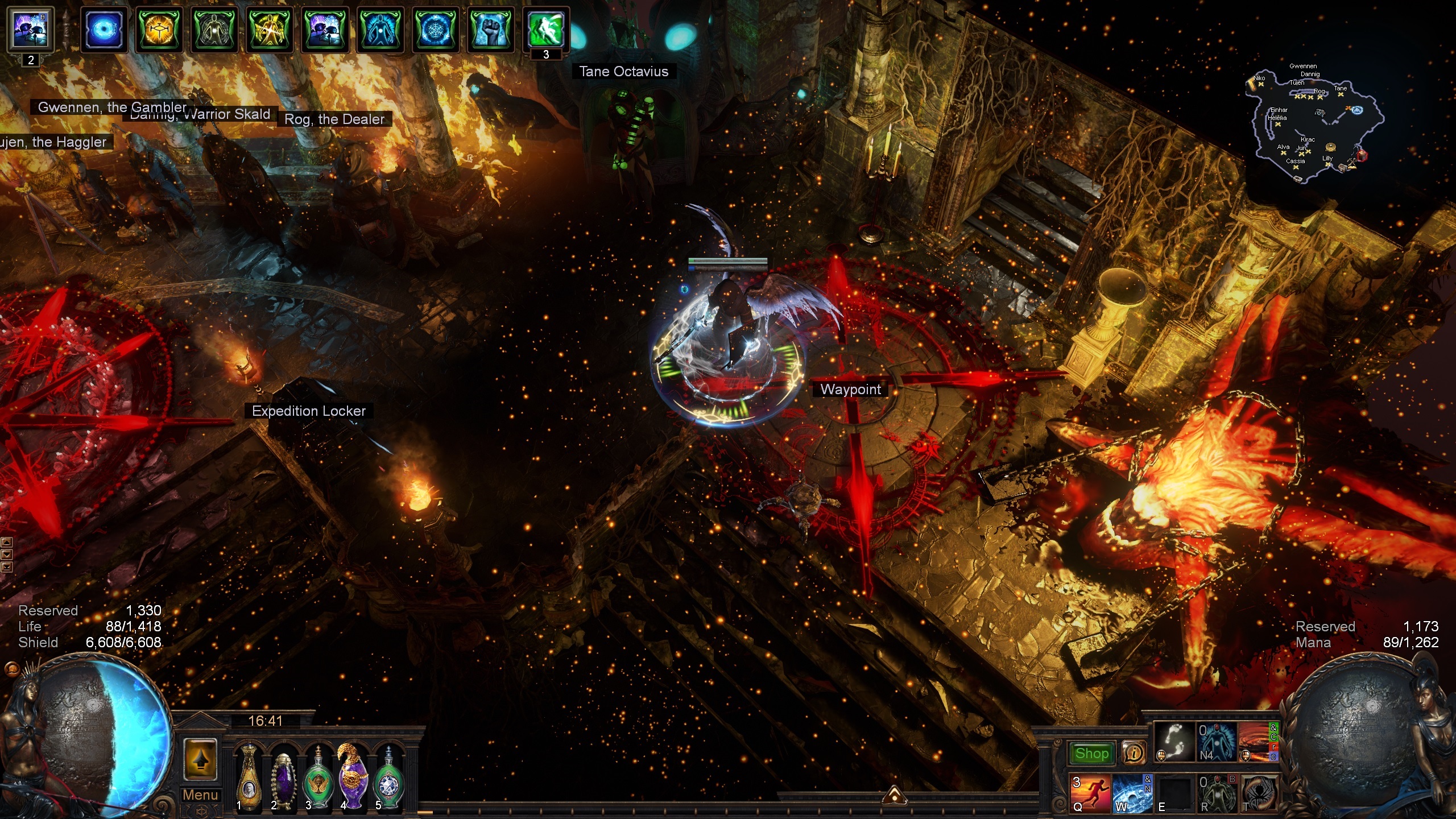
Task: Select the spider eye skill on T
Action: pos(1259,793)
